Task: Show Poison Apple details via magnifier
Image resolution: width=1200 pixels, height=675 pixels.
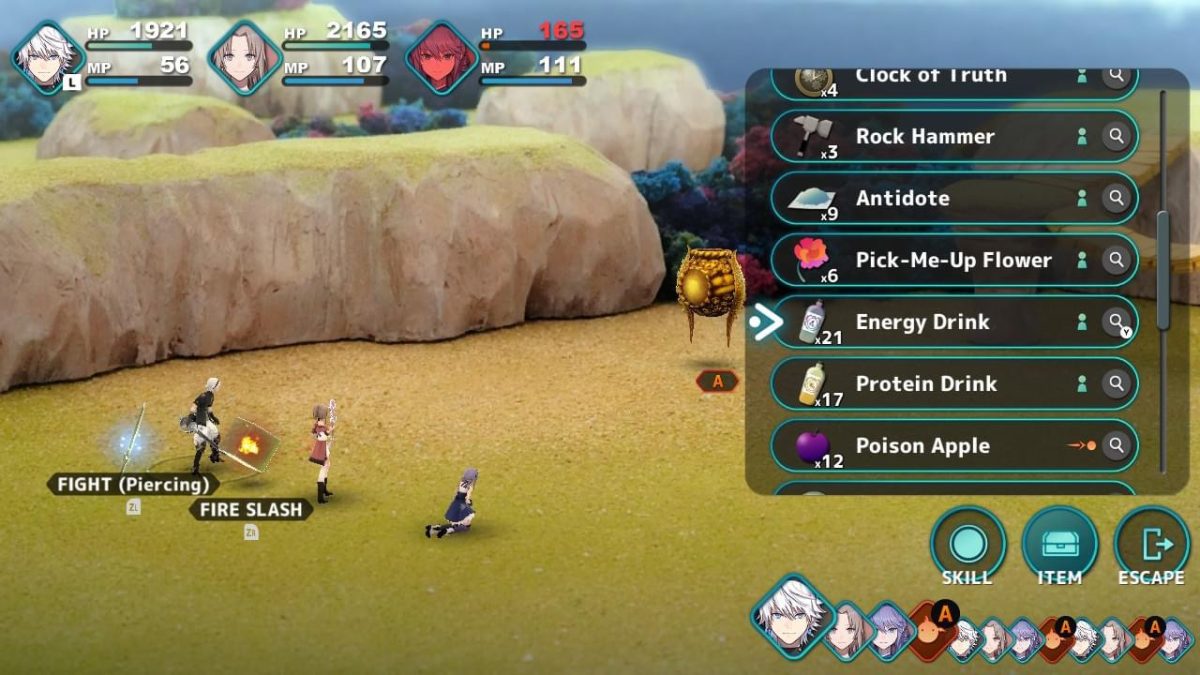Action: (1115, 446)
